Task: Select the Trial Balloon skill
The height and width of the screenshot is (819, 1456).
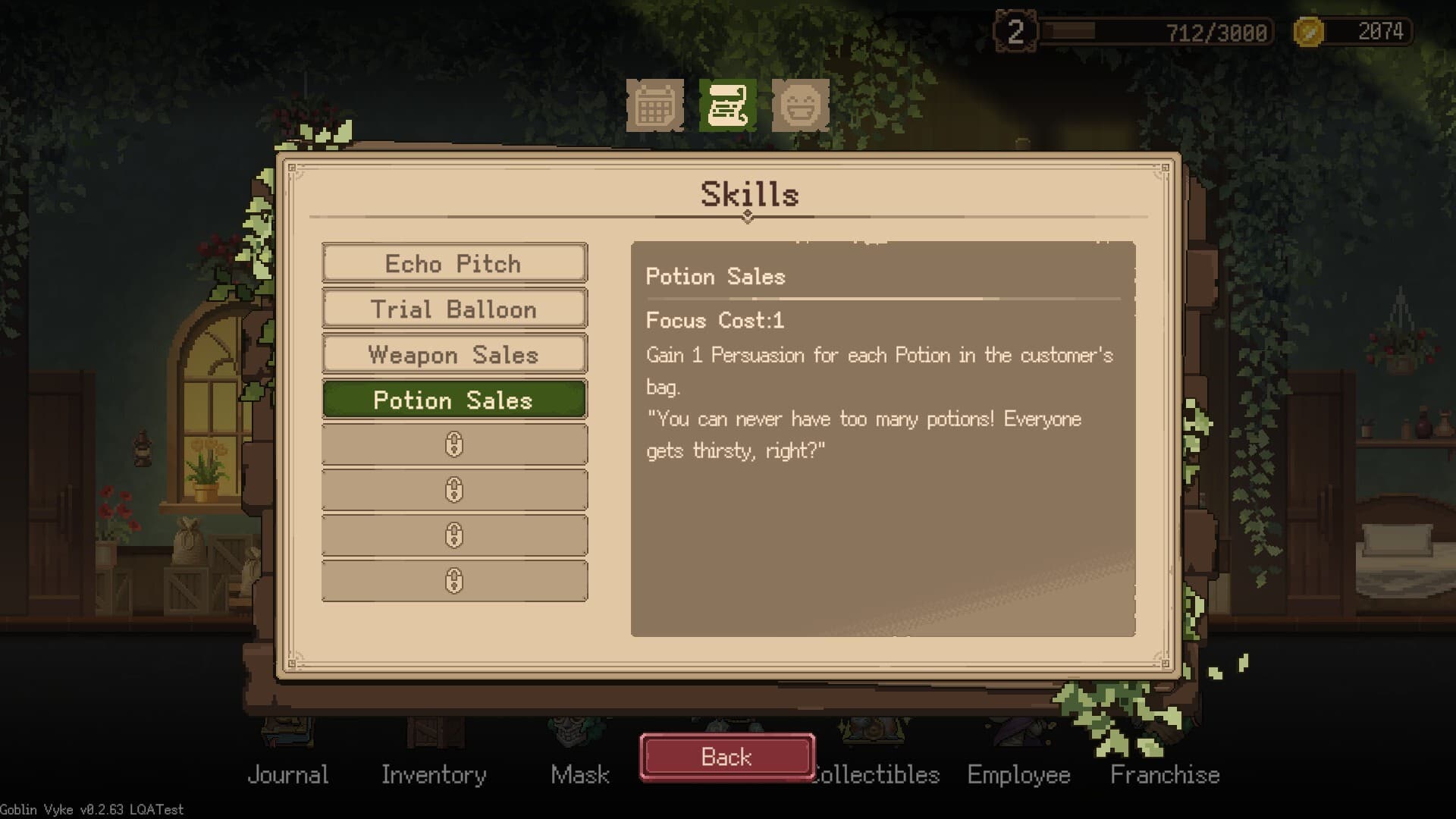Action: tap(454, 309)
